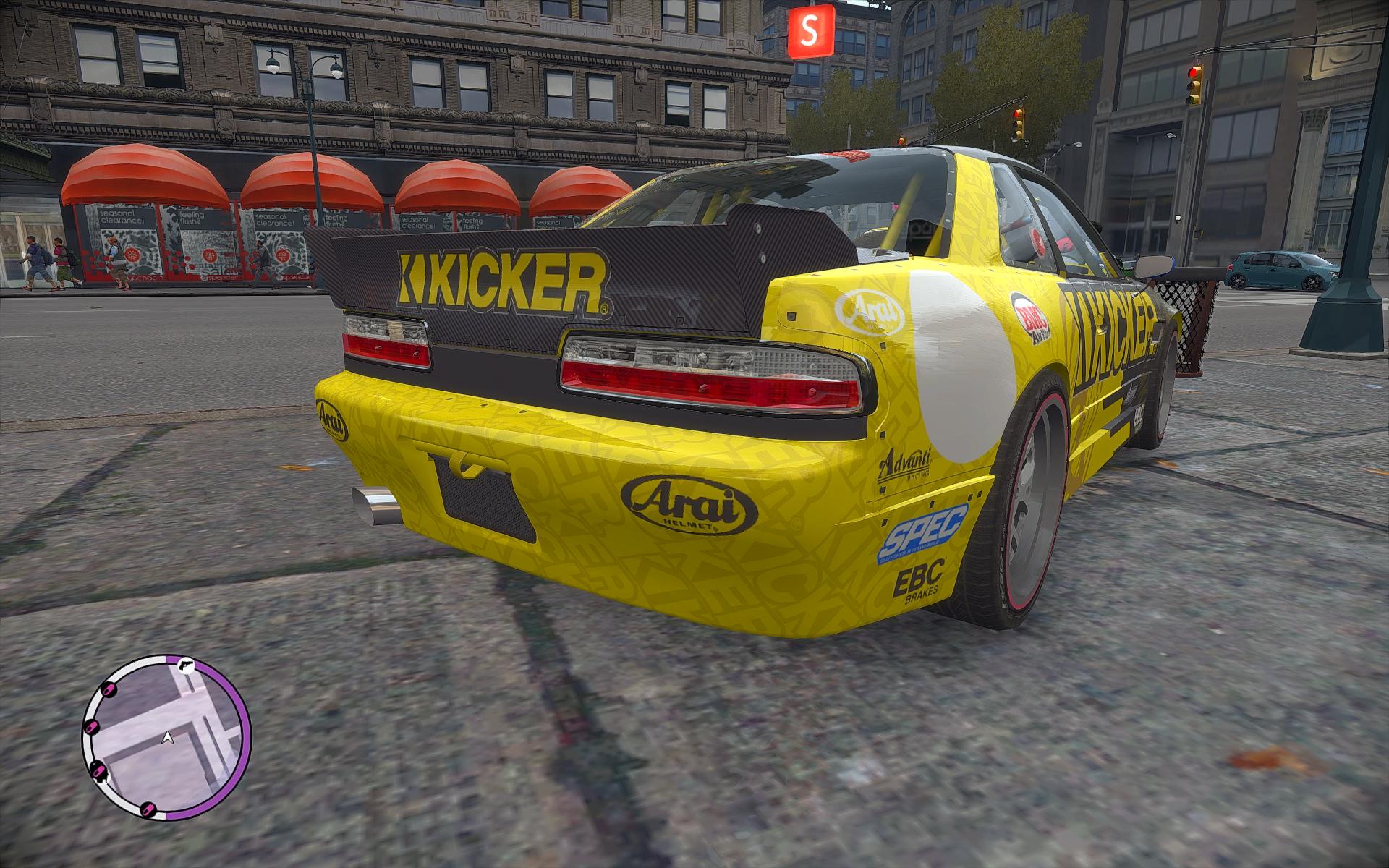Click the circular radar minimap
1389x868 pixels.
click(x=167, y=738)
